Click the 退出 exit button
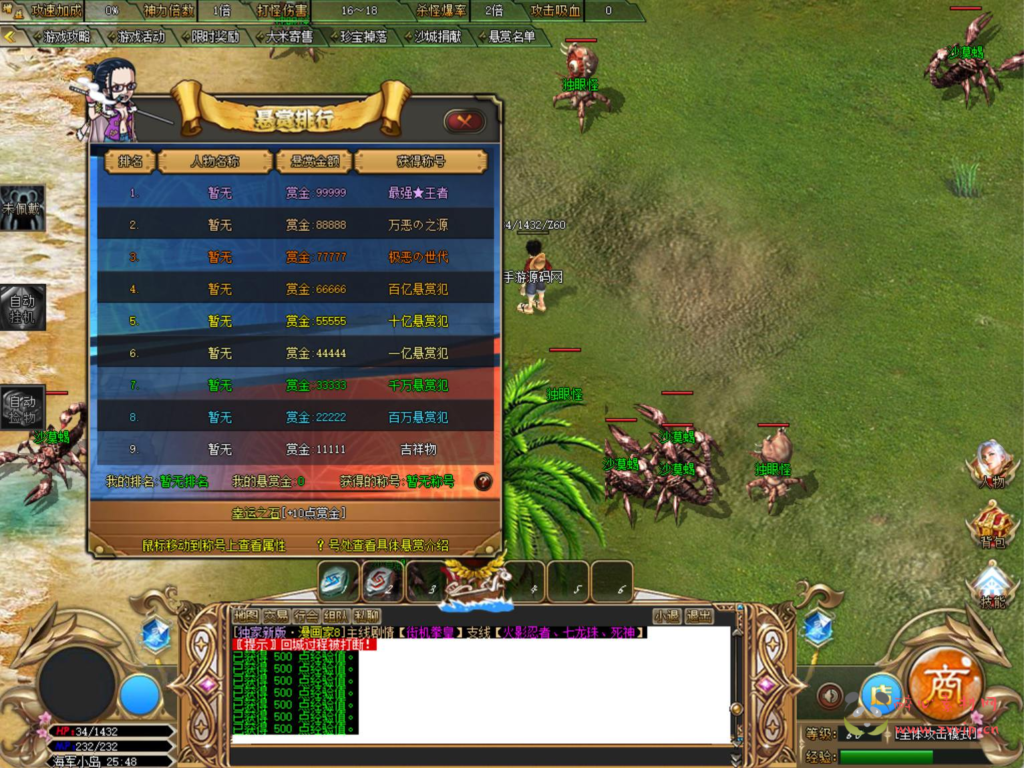 click(x=699, y=615)
